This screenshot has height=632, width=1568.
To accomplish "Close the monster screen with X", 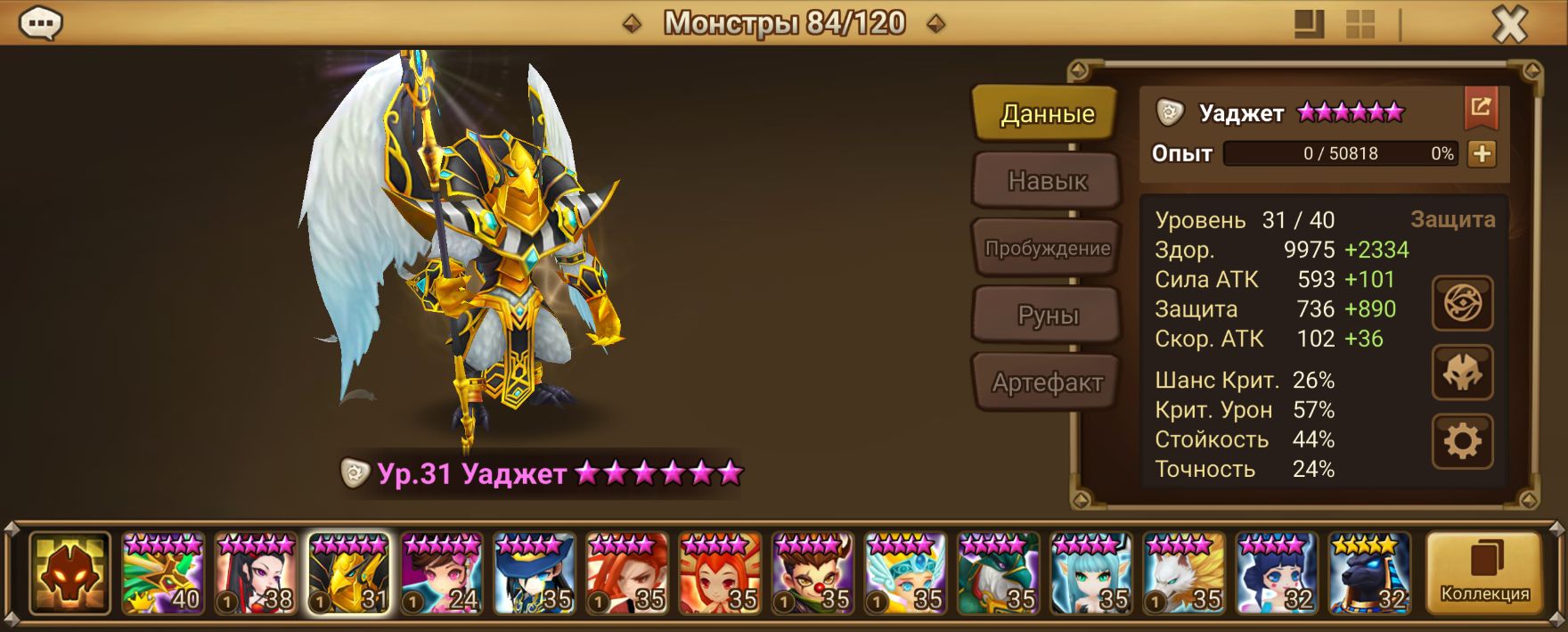I will pyautogui.click(x=1509, y=25).
